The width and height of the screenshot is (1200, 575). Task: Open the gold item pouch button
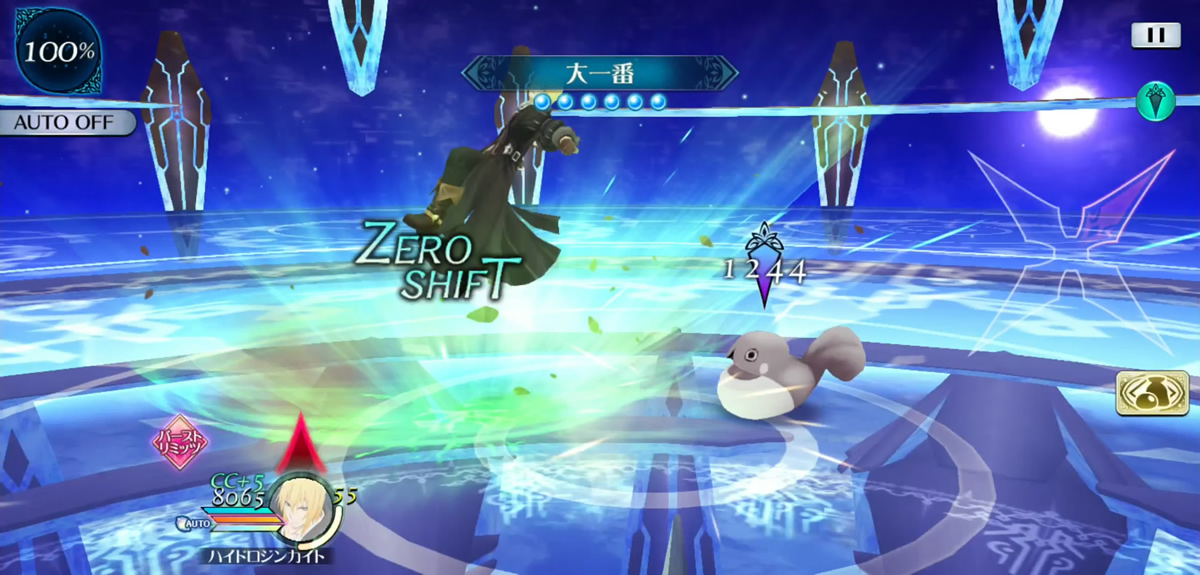(x=1152, y=393)
